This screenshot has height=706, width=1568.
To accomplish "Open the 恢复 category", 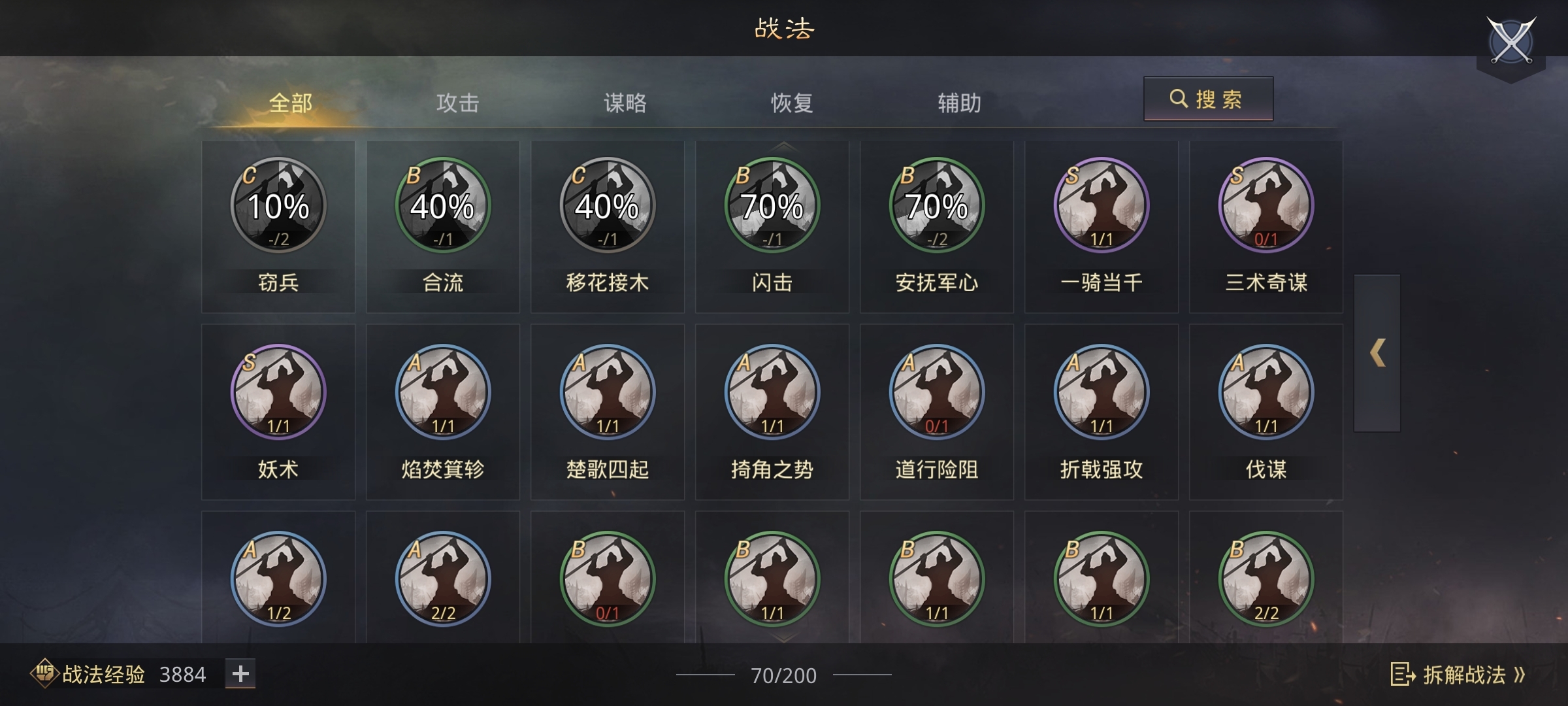I will click(x=793, y=101).
